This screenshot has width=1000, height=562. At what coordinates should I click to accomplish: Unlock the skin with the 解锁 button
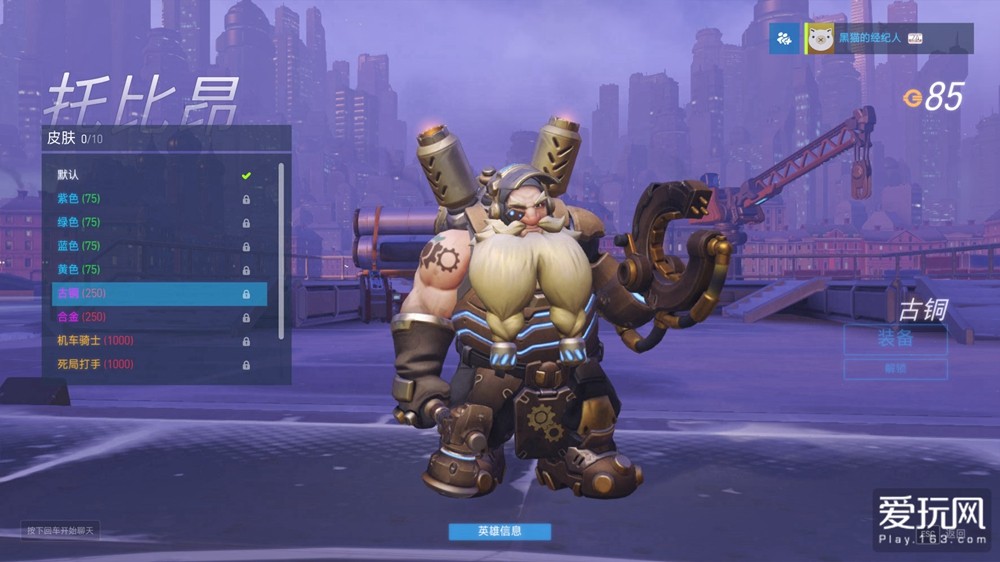click(895, 369)
